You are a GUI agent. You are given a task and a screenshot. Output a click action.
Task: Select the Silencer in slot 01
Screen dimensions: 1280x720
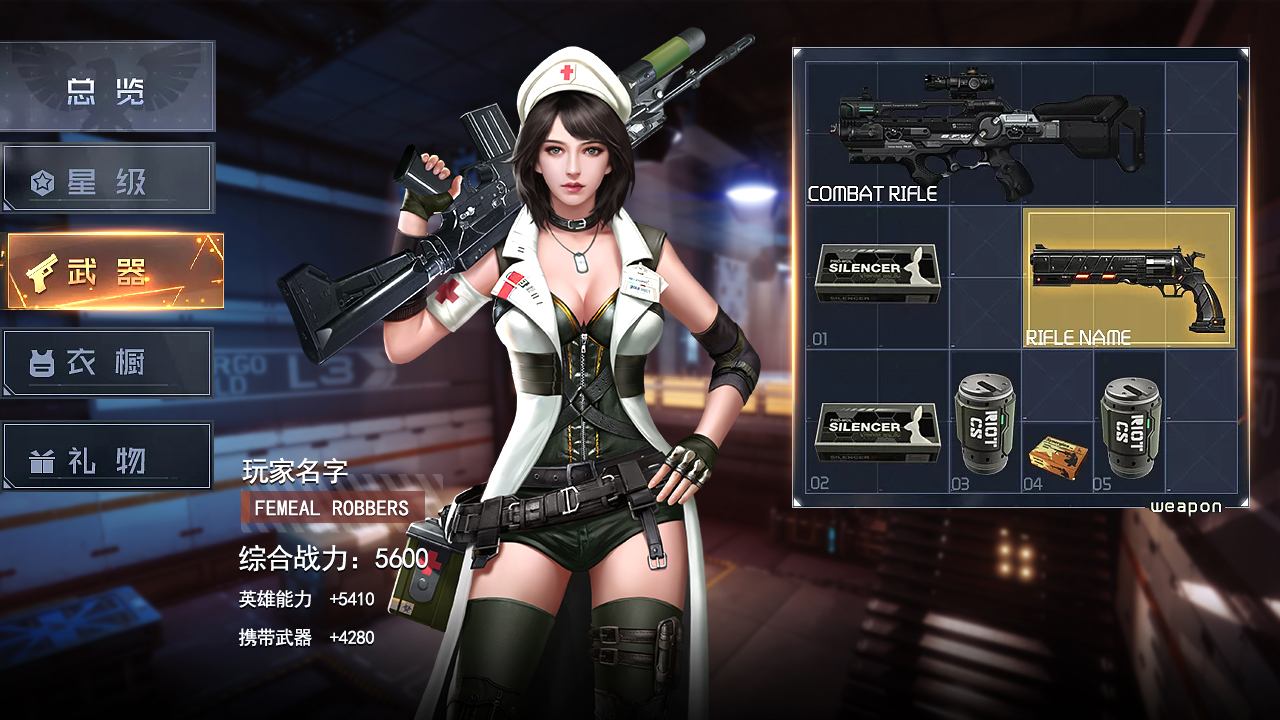[877, 273]
